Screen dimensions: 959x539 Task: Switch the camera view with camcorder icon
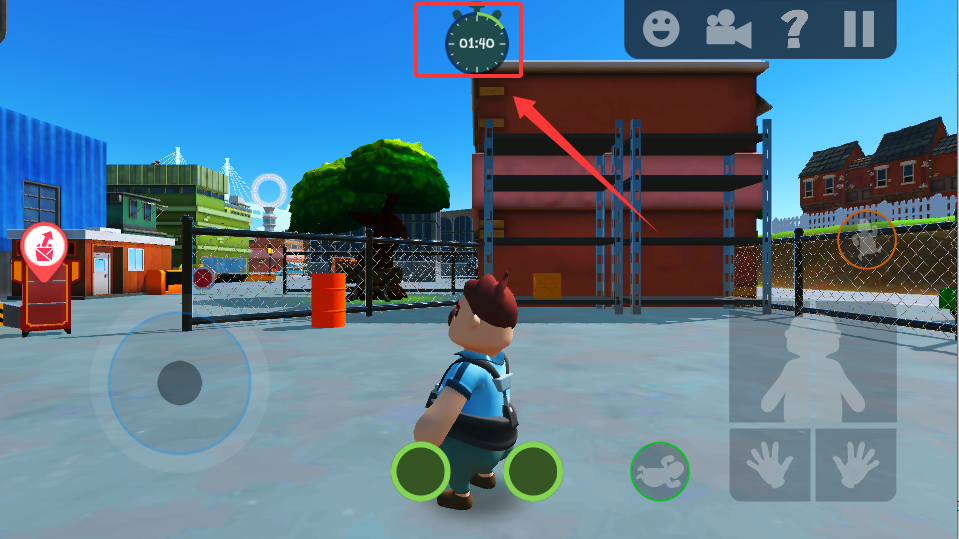pos(728,29)
